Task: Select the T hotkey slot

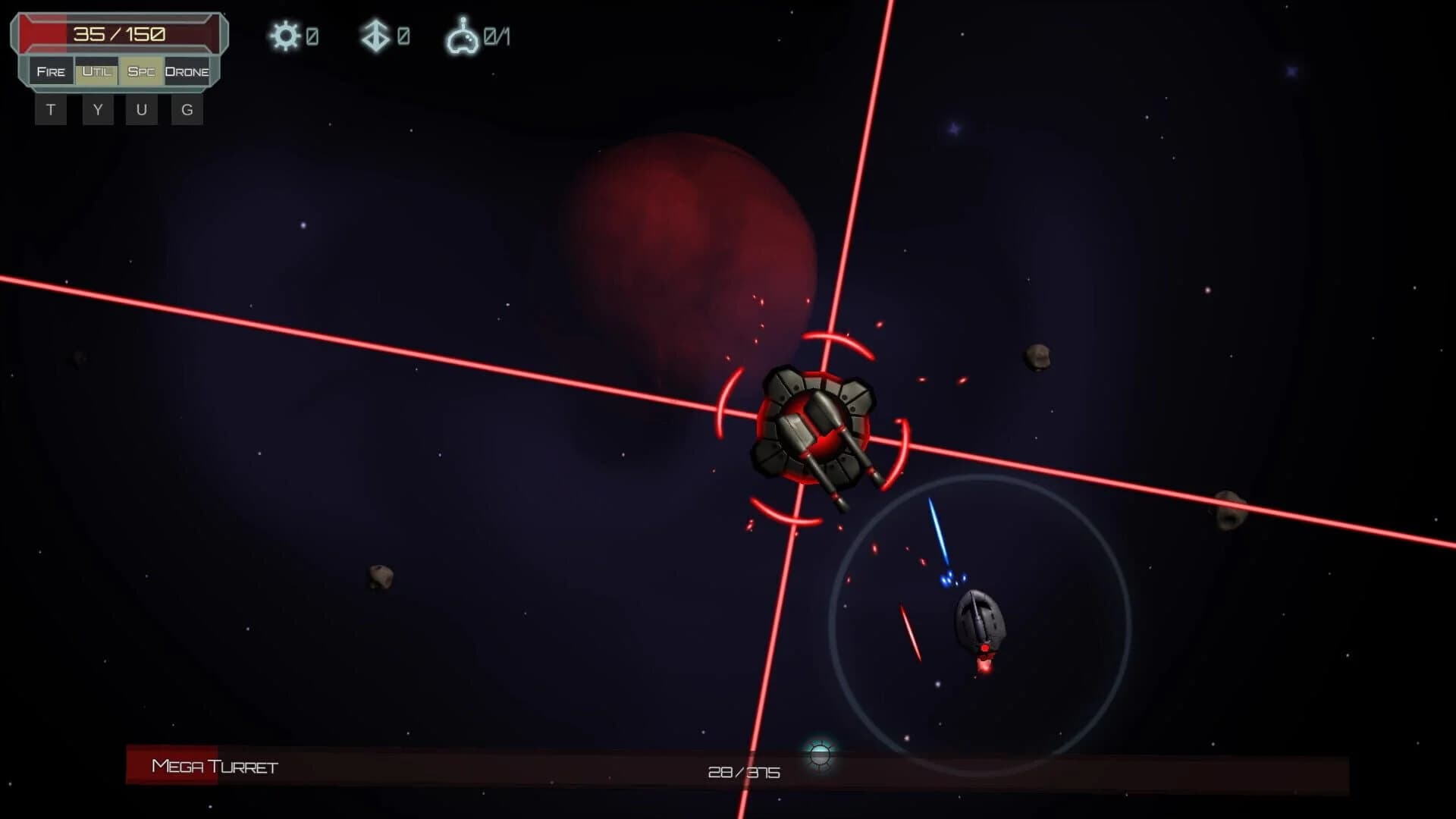Action: [x=50, y=109]
